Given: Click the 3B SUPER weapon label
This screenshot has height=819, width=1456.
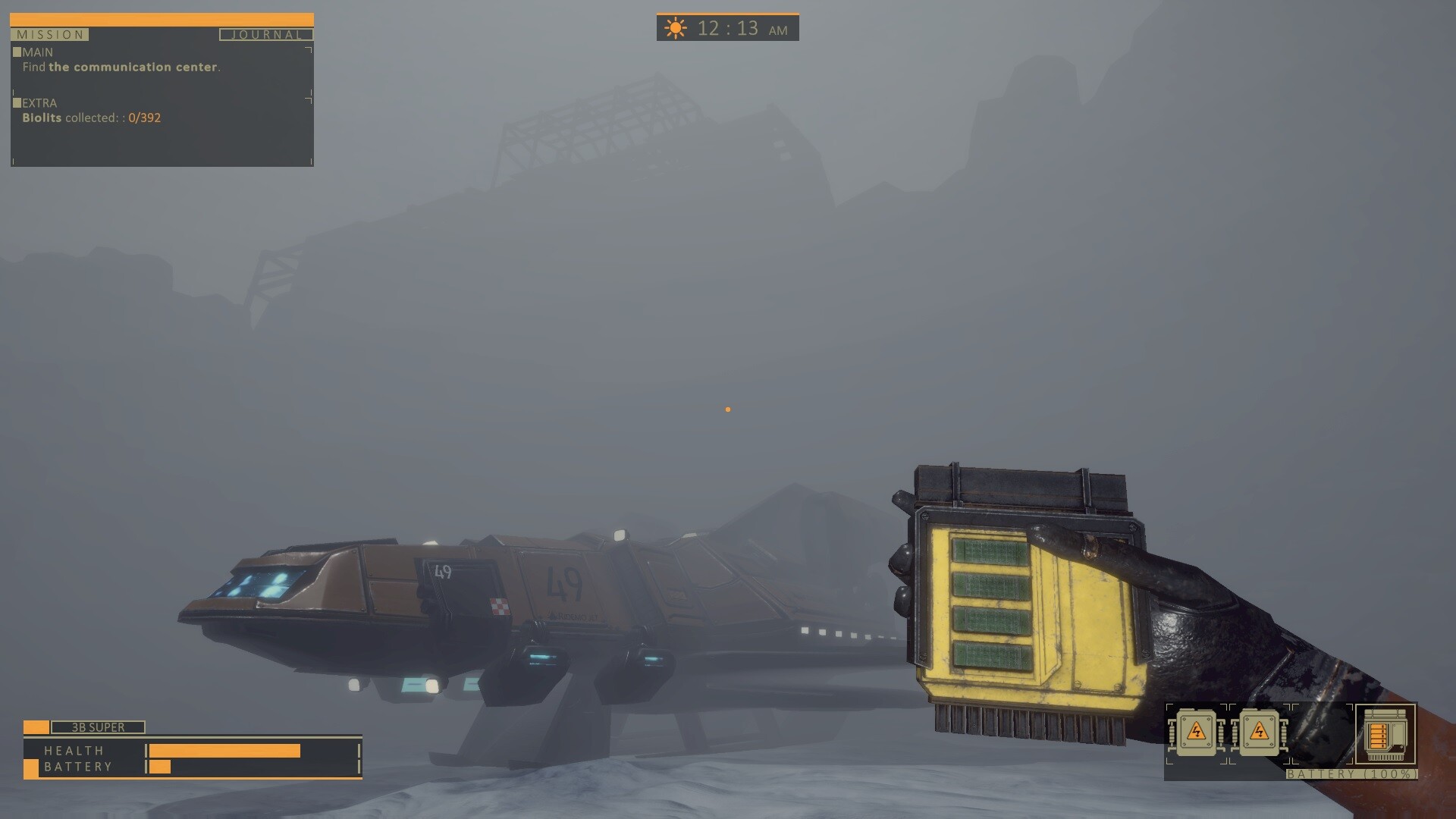Looking at the screenshot, I should tap(96, 726).
